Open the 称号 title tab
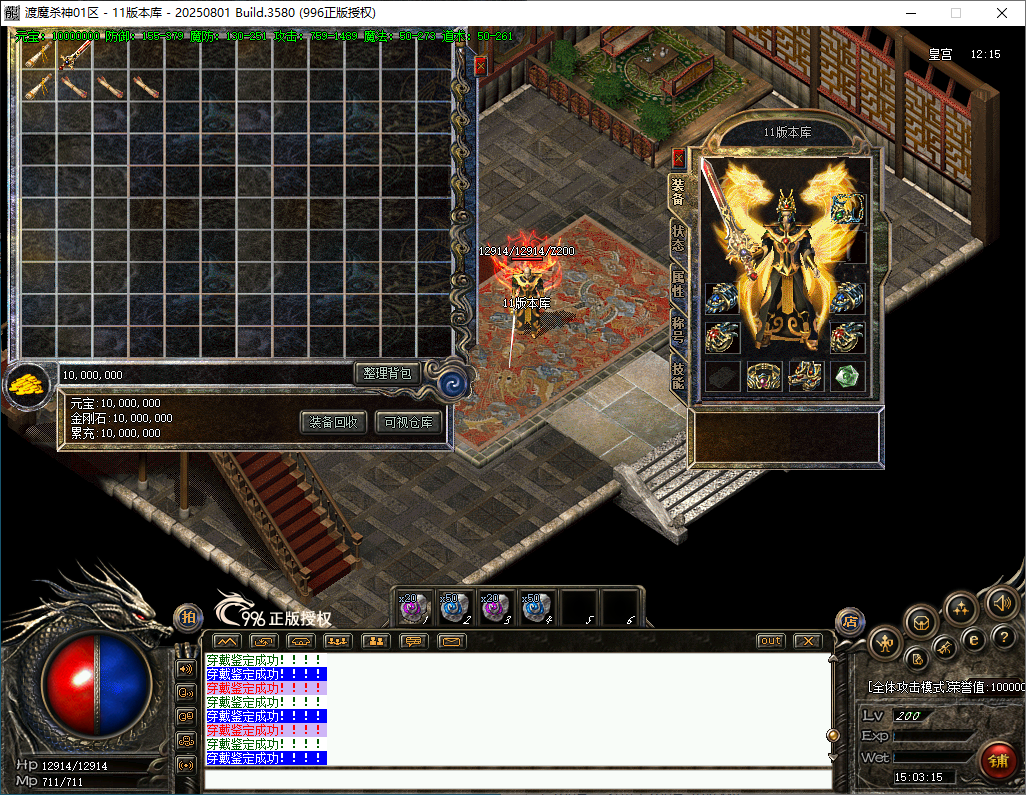1026x795 pixels. pos(678,330)
